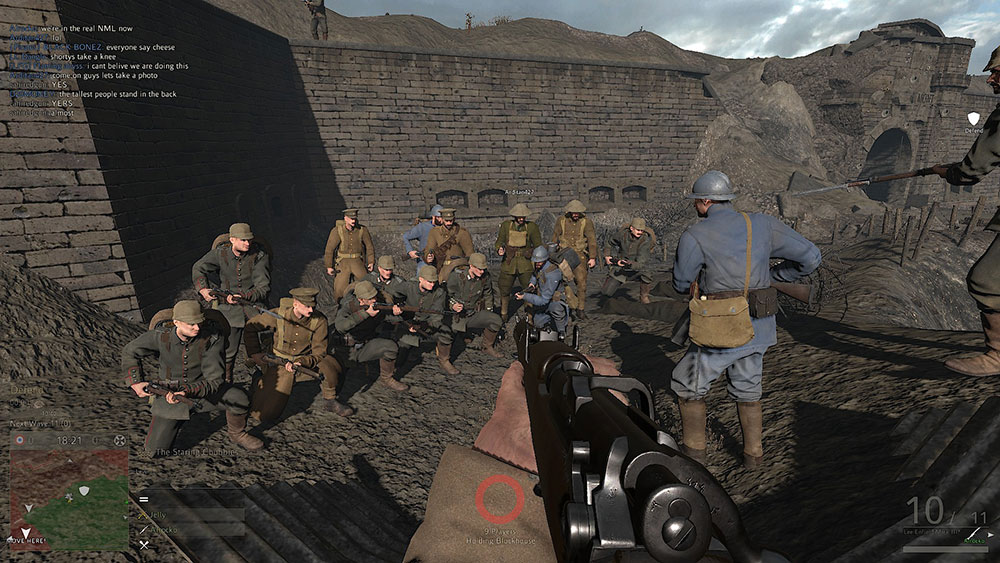
Task: Click the Defend shield marker at right edge
Action: point(973,118)
